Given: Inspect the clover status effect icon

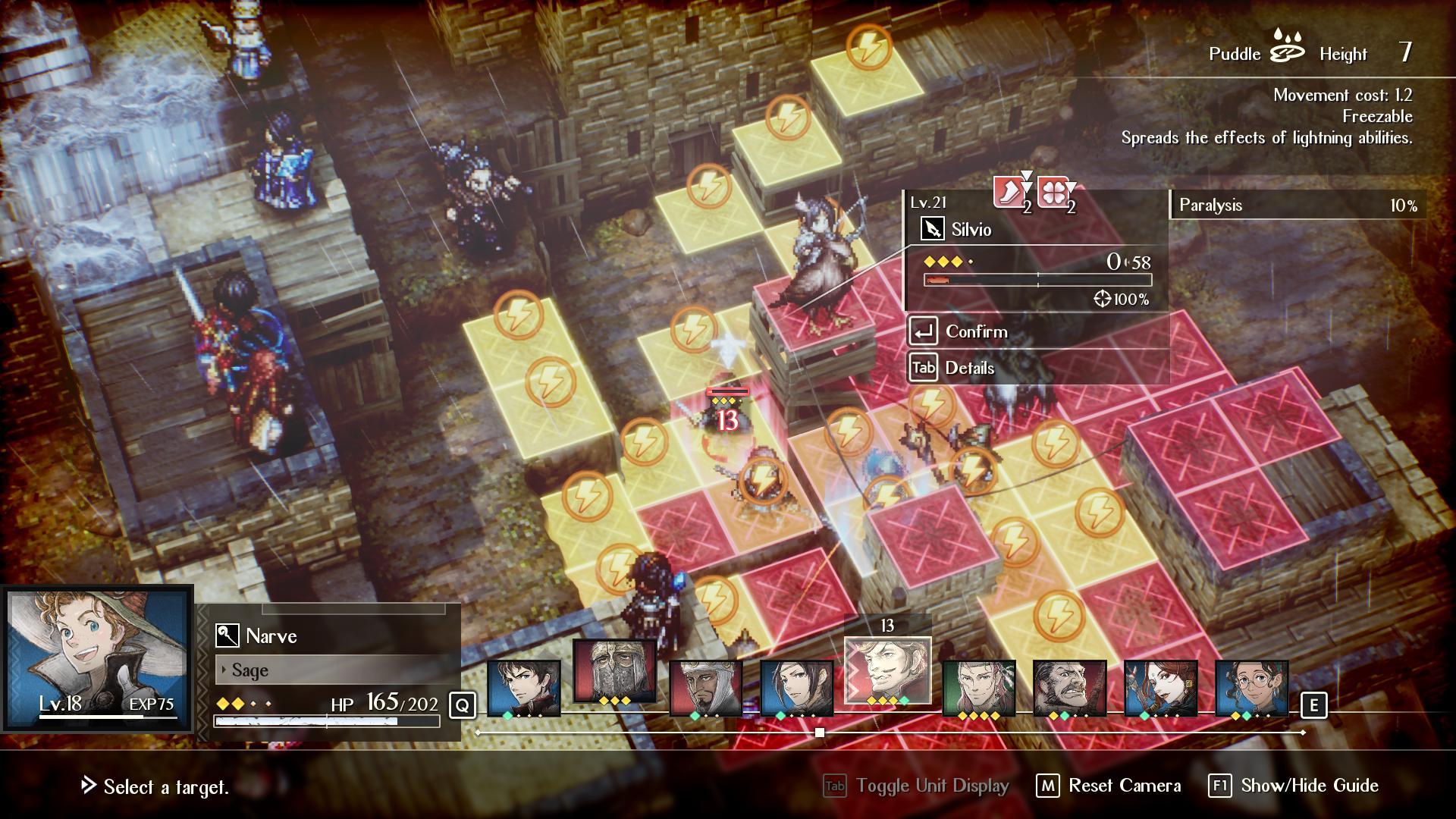Looking at the screenshot, I should 1054,193.
